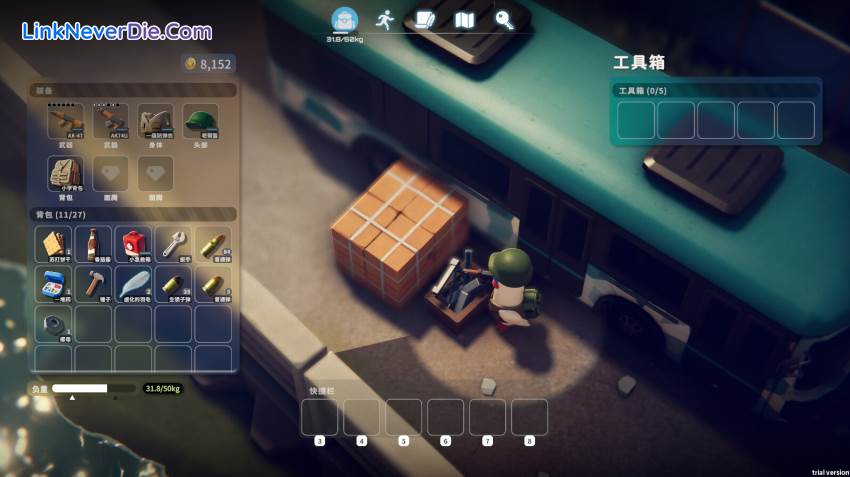The height and width of the screenshot is (477, 850).
Task: Select quick slot number 3
Action: 319,417
